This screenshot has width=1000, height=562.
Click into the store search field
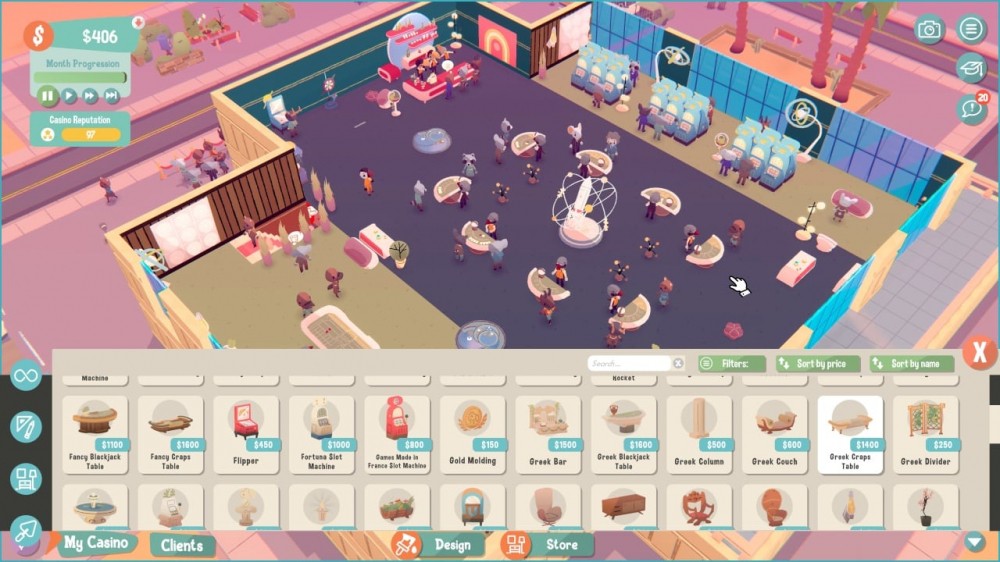point(629,364)
